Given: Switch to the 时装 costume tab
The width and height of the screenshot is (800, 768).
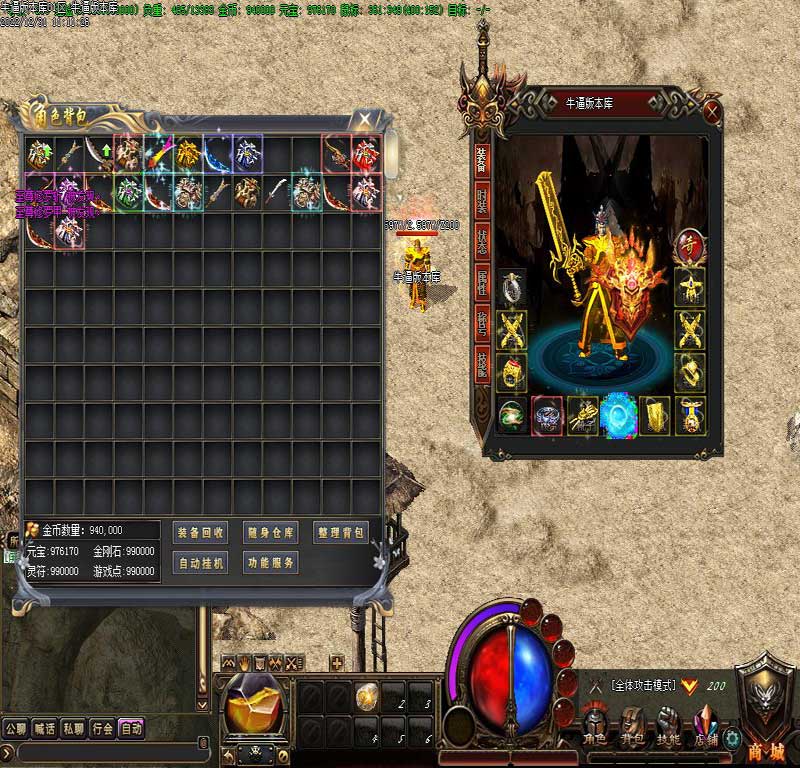Looking at the screenshot, I should tap(482, 202).
